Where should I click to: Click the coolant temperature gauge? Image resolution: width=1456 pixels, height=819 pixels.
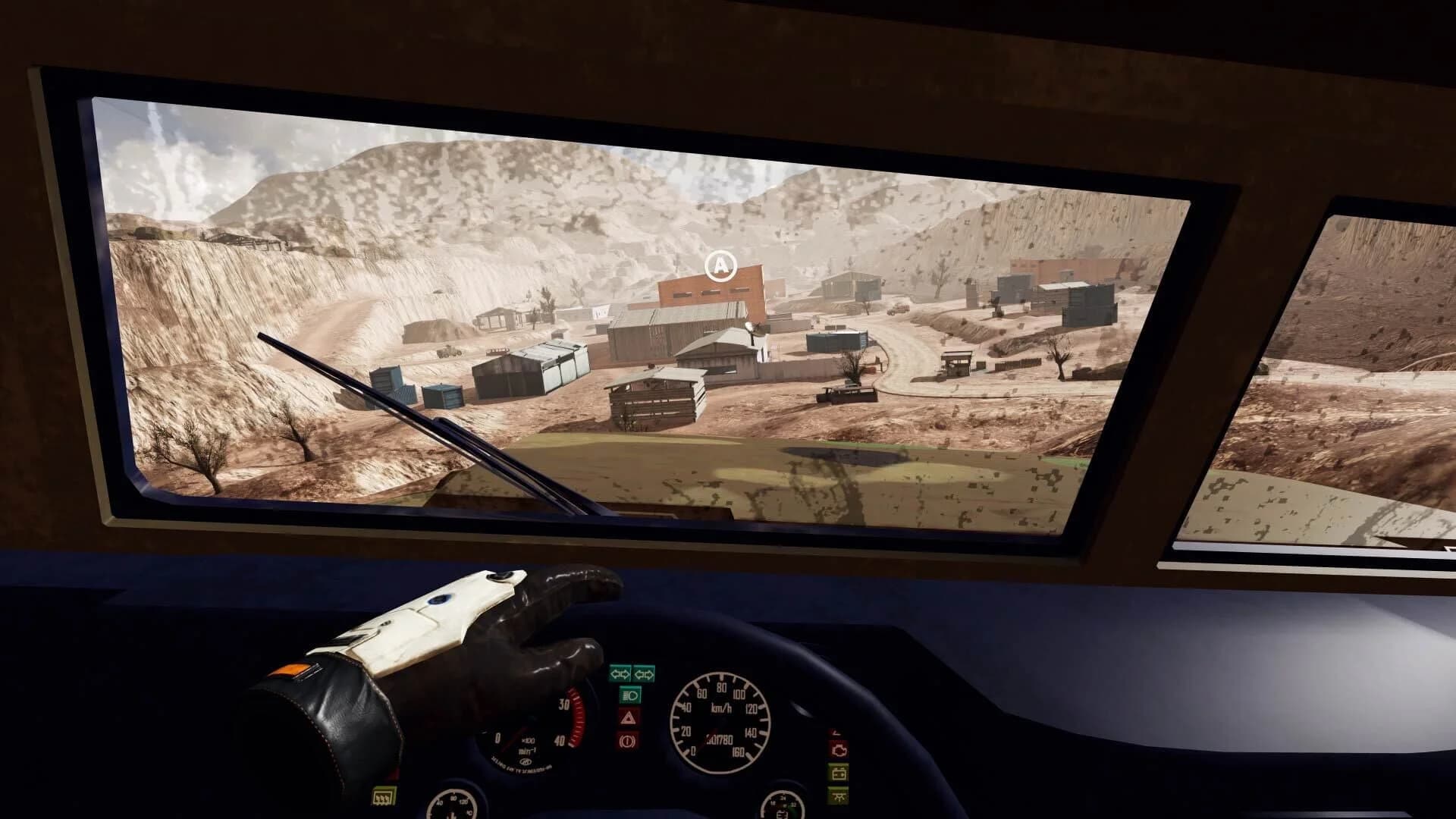[x=451, y=805]
